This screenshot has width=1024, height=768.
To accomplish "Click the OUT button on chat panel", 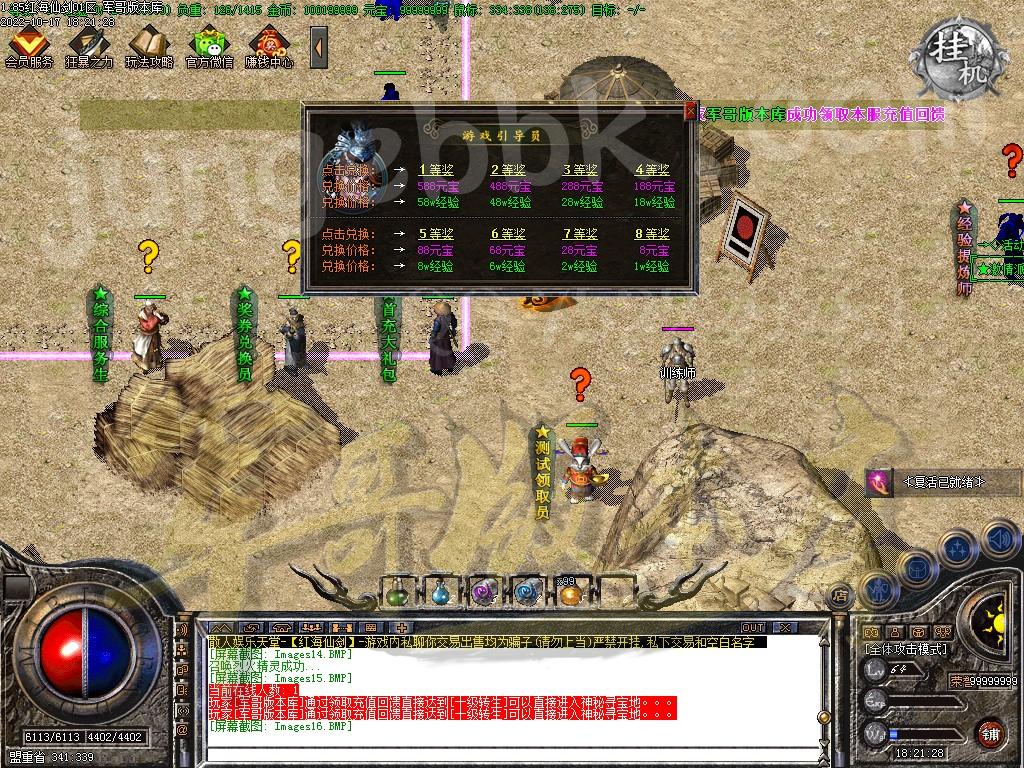I will pyautogui.click(x=753, y=628).
